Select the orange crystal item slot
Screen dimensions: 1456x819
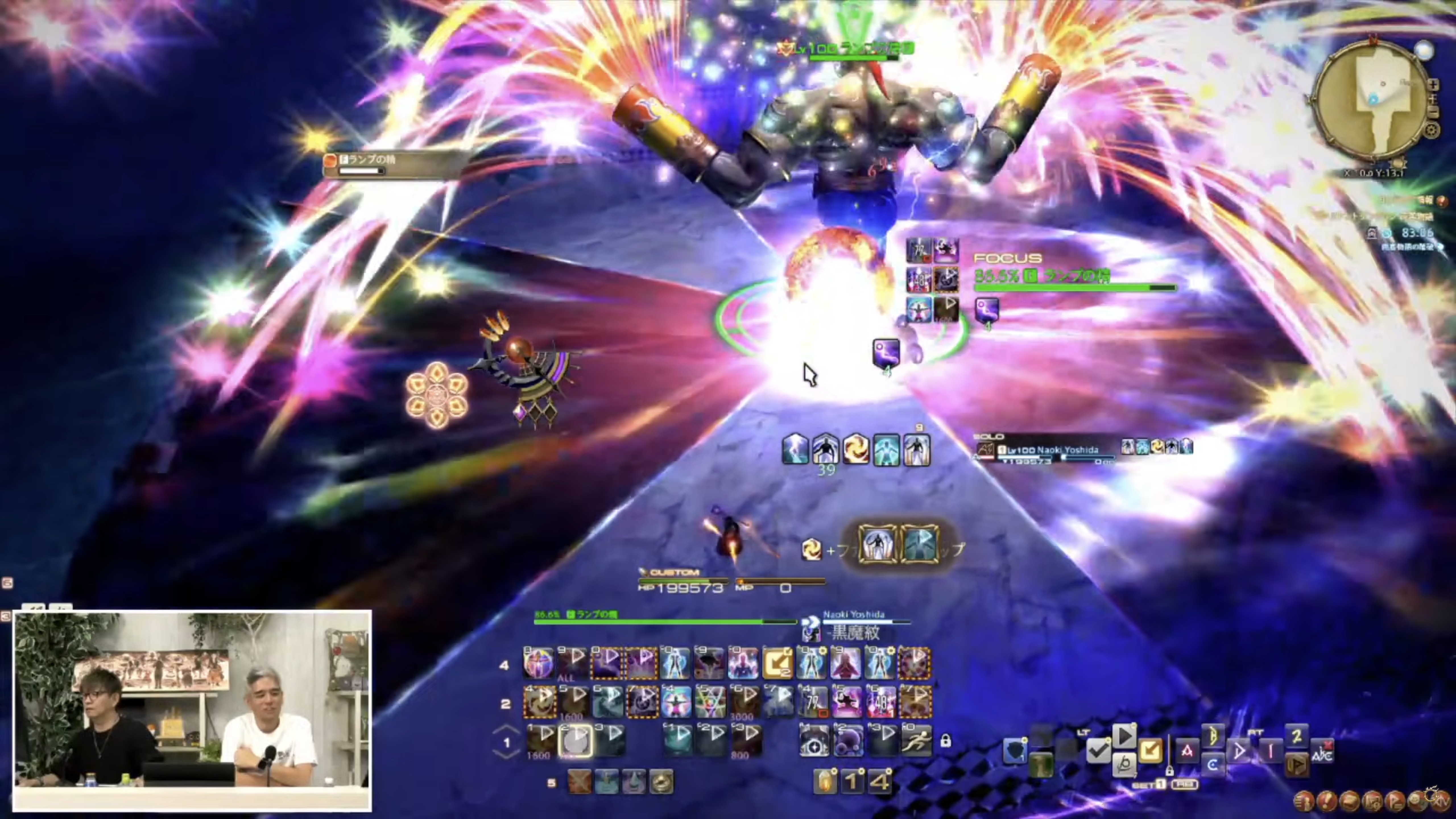(825, 782)
